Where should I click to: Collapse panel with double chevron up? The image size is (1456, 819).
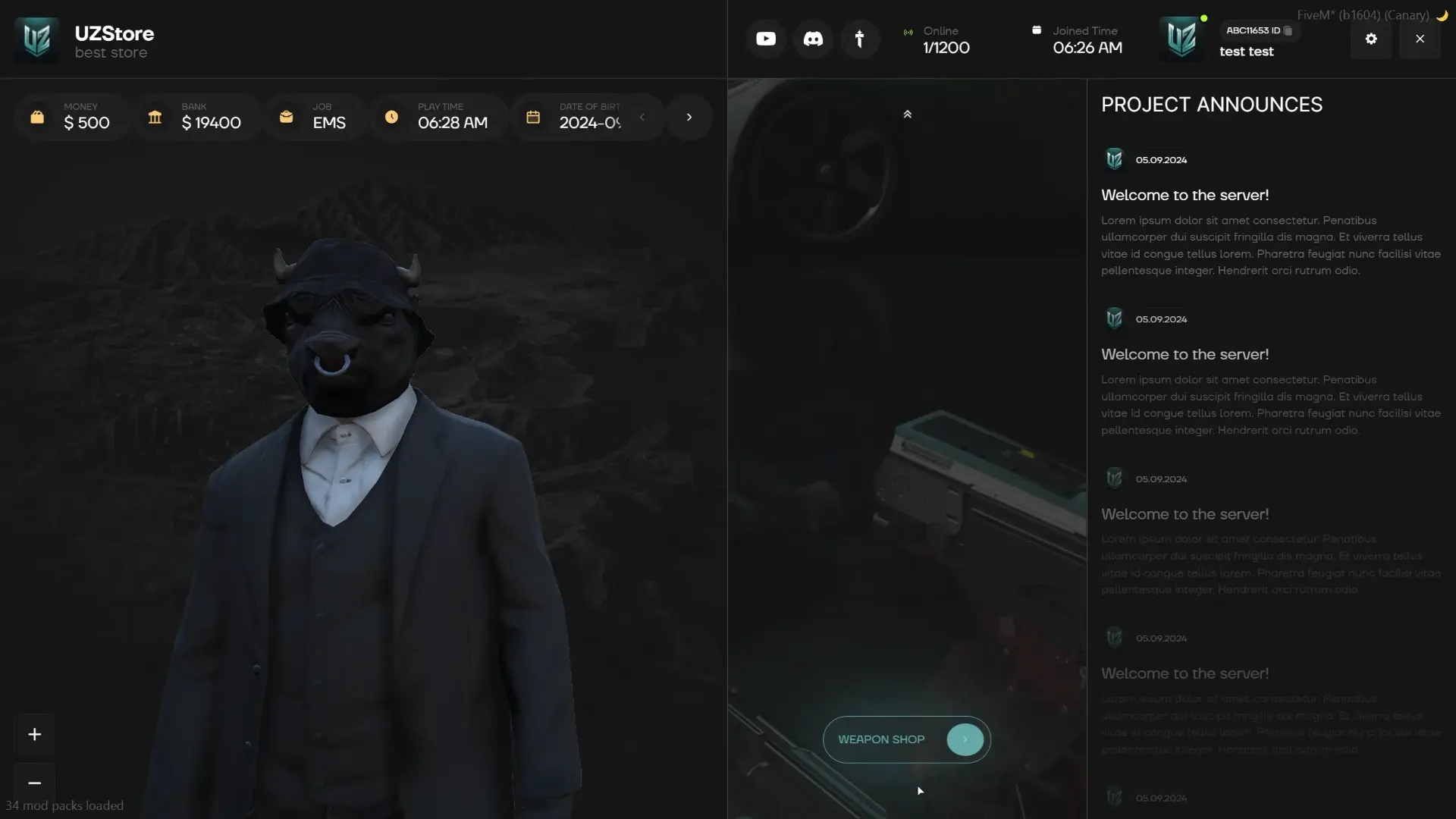907,115
